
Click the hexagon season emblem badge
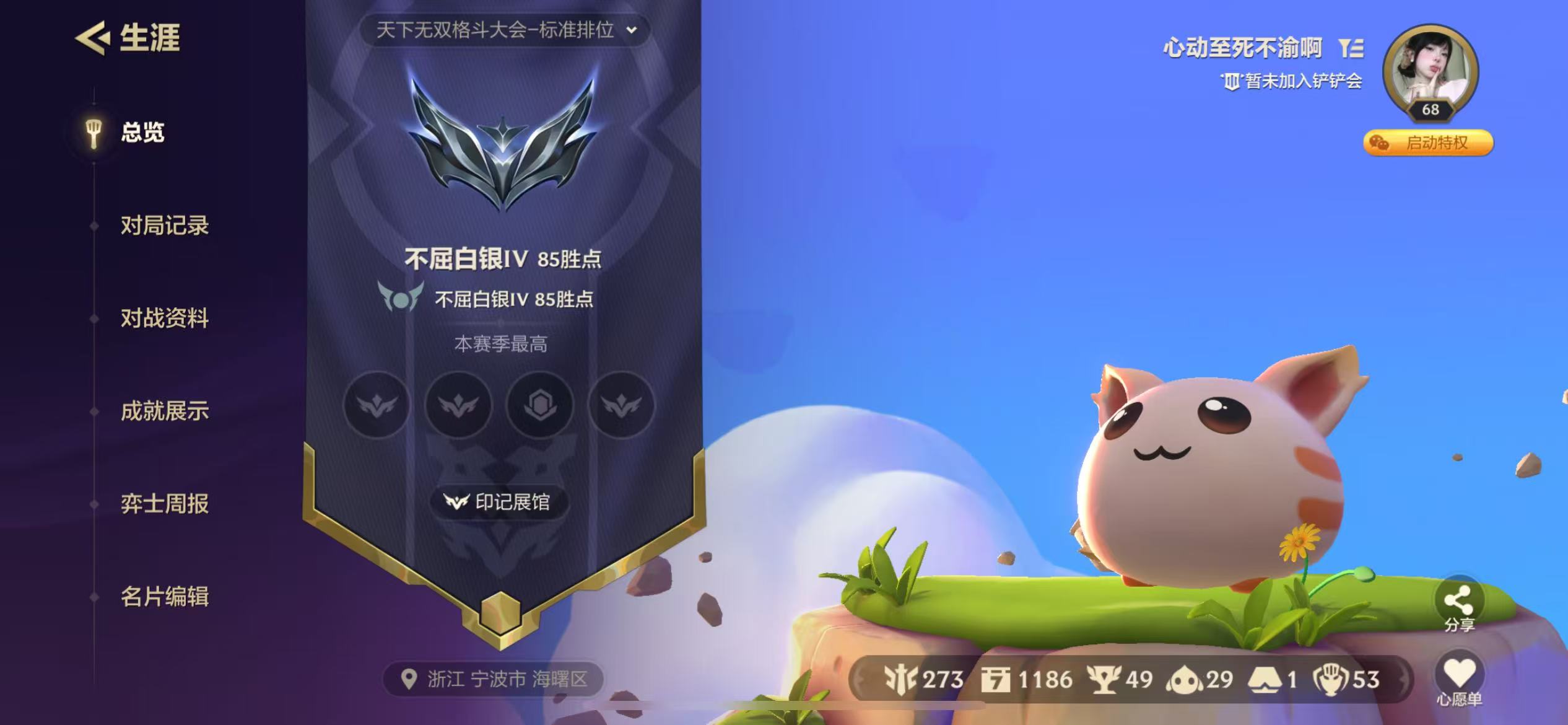pyautogui.click(x=540, y=405)
